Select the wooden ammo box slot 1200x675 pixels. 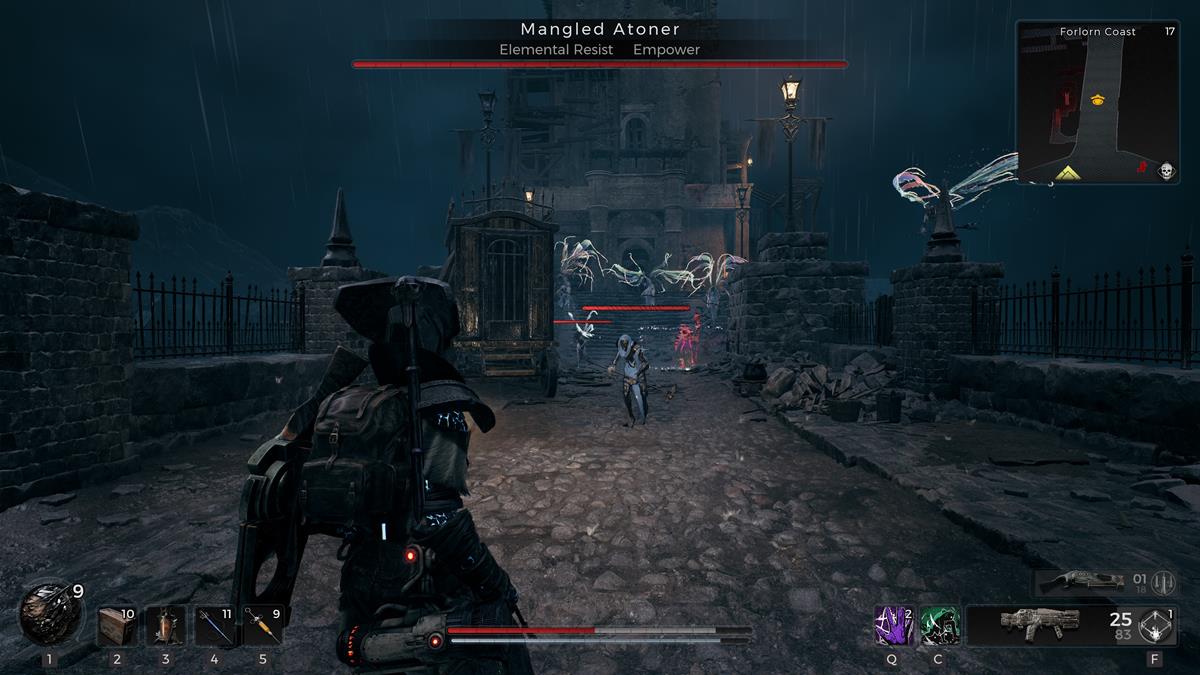click(x=117, y=626)
